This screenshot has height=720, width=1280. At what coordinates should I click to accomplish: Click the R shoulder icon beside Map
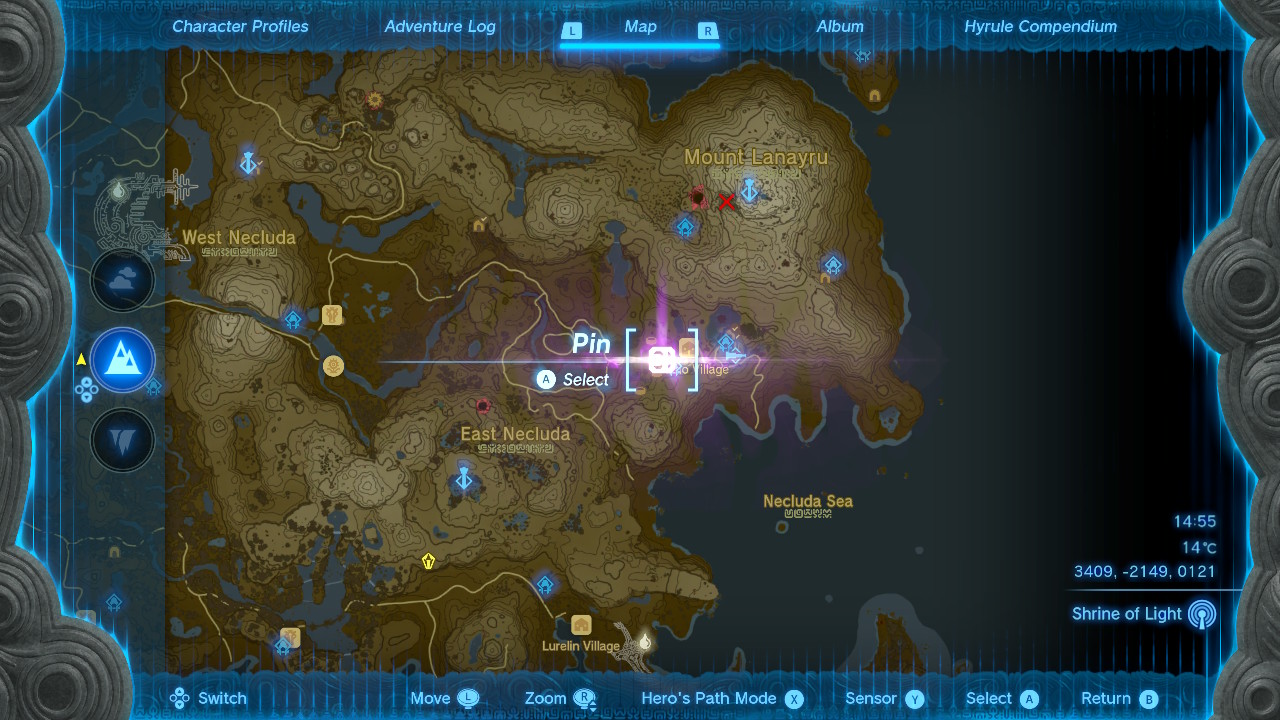coord(707,31)
